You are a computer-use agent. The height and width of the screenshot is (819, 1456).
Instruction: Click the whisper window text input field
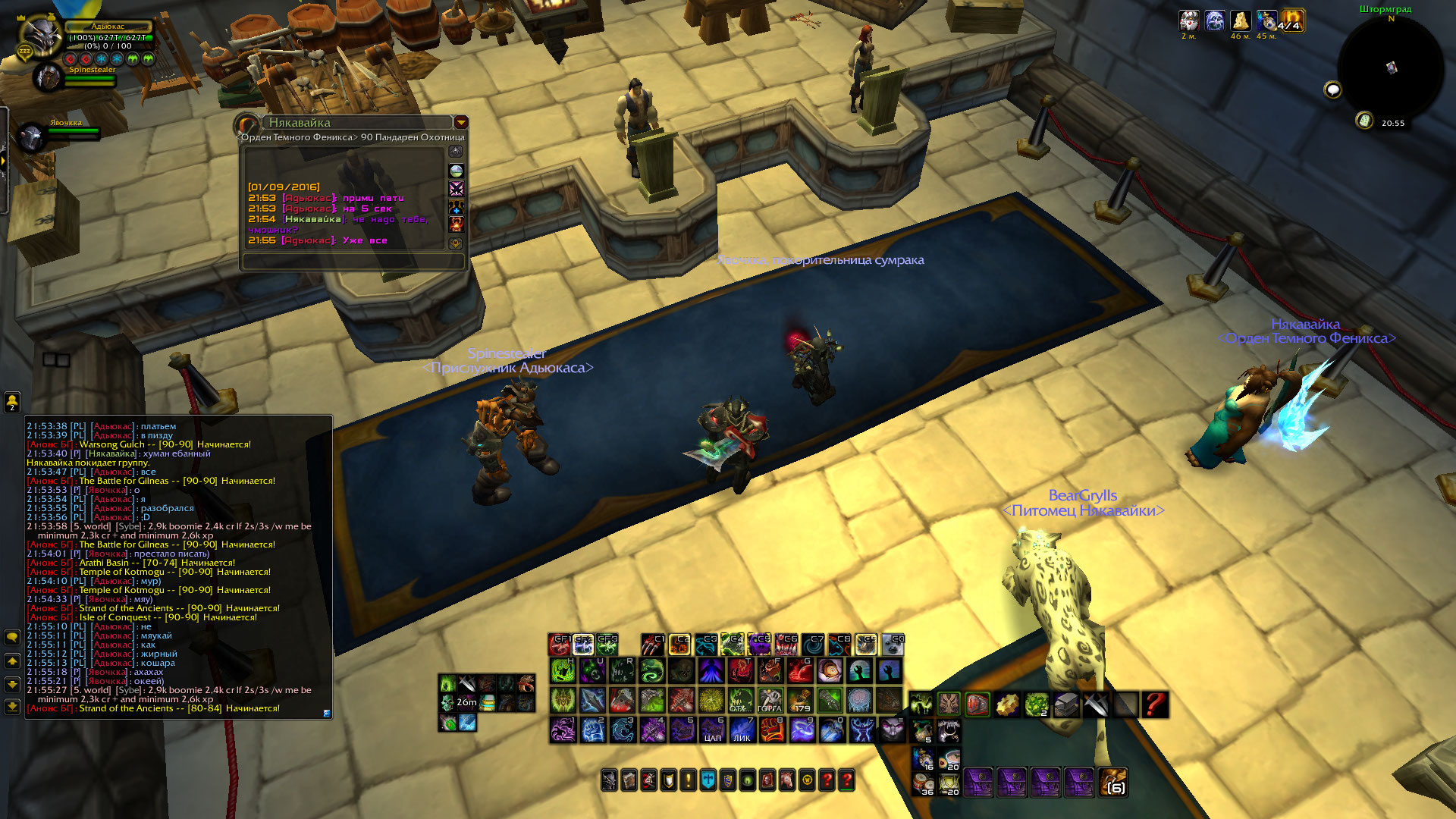click(x=353, y=261)
